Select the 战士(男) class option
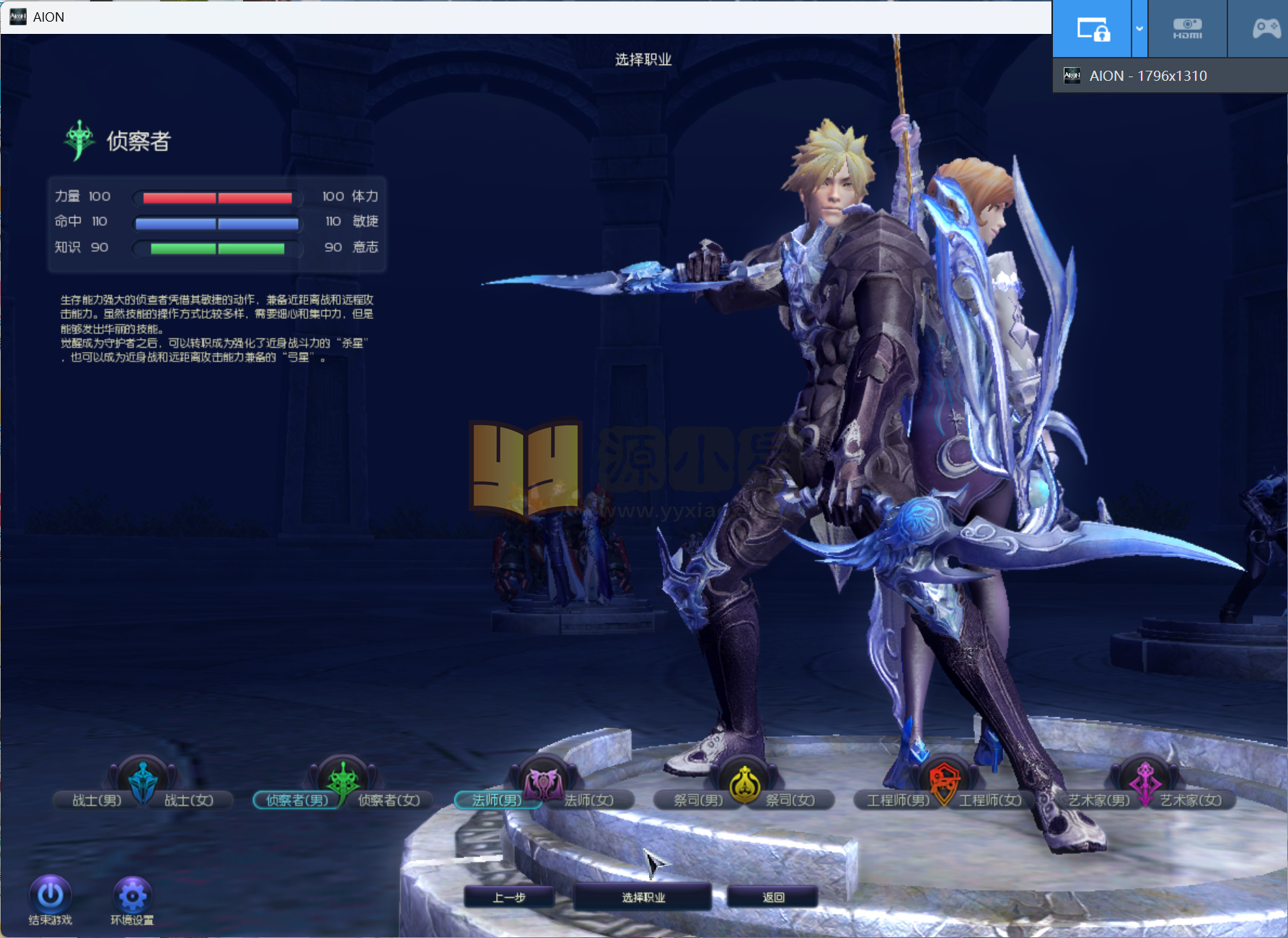Image resolution: width=1288 pixels, height=938 pixels. click(96, 800)
